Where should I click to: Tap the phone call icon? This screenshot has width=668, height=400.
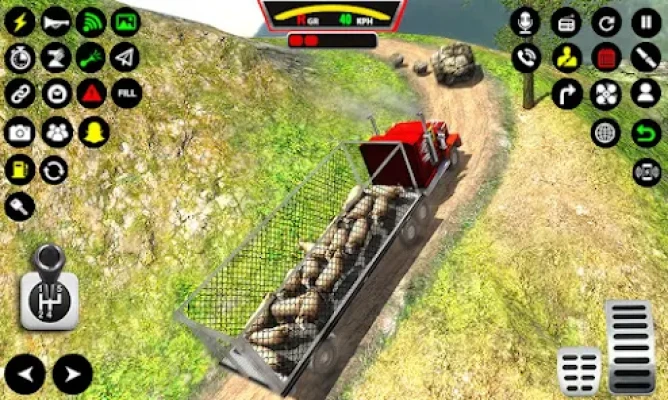coord(526,57)
